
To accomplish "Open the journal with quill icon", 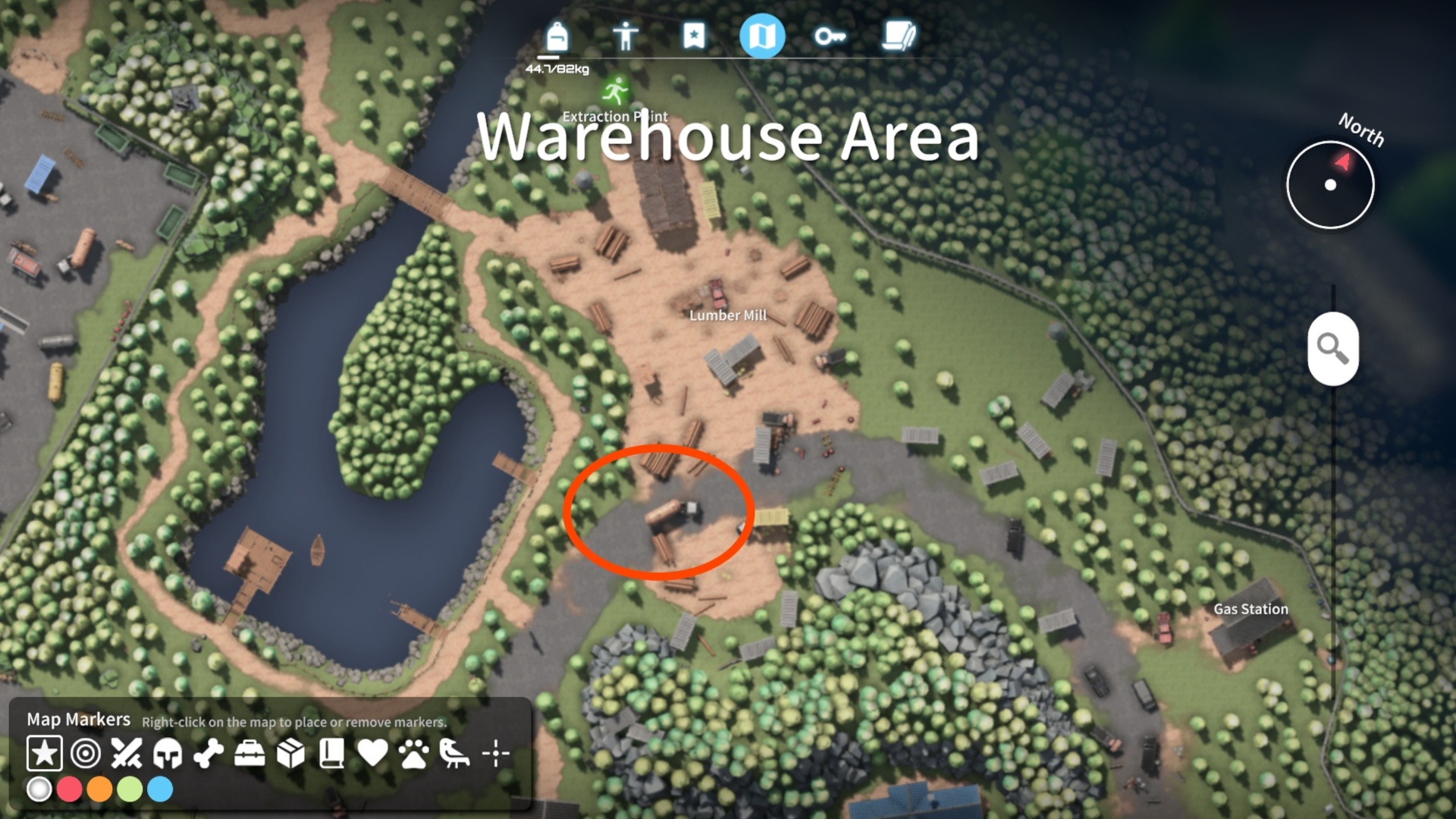I will (899, 34).
